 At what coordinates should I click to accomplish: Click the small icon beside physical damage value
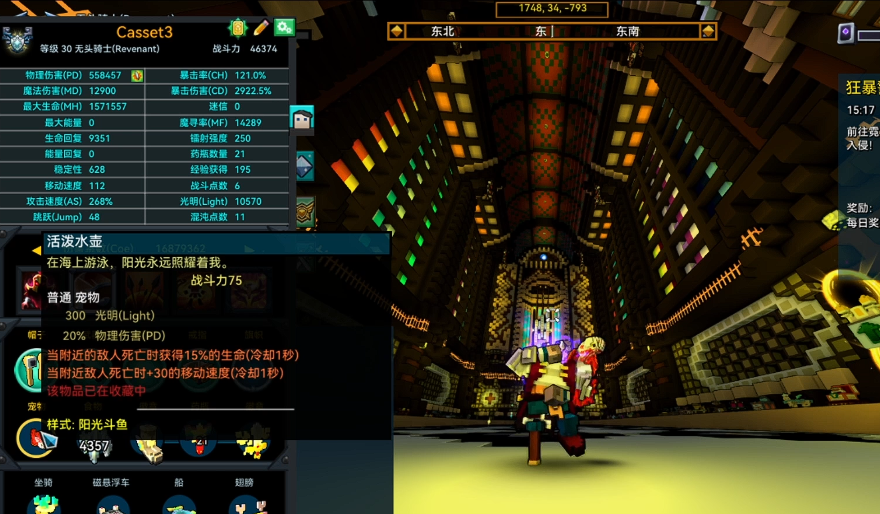click(137, 76)
